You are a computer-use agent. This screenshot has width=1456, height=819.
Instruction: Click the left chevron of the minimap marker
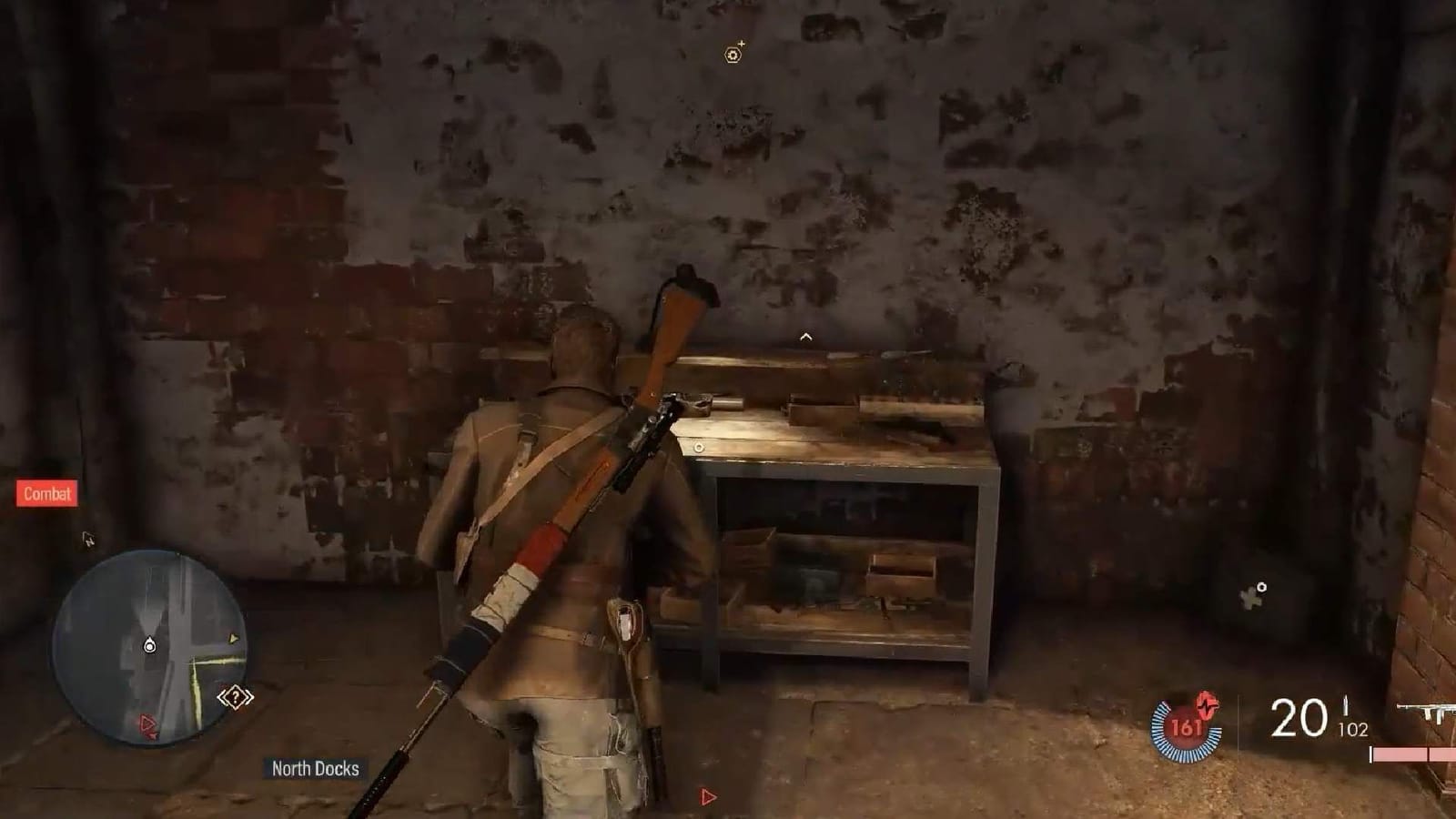coord(223,696)
